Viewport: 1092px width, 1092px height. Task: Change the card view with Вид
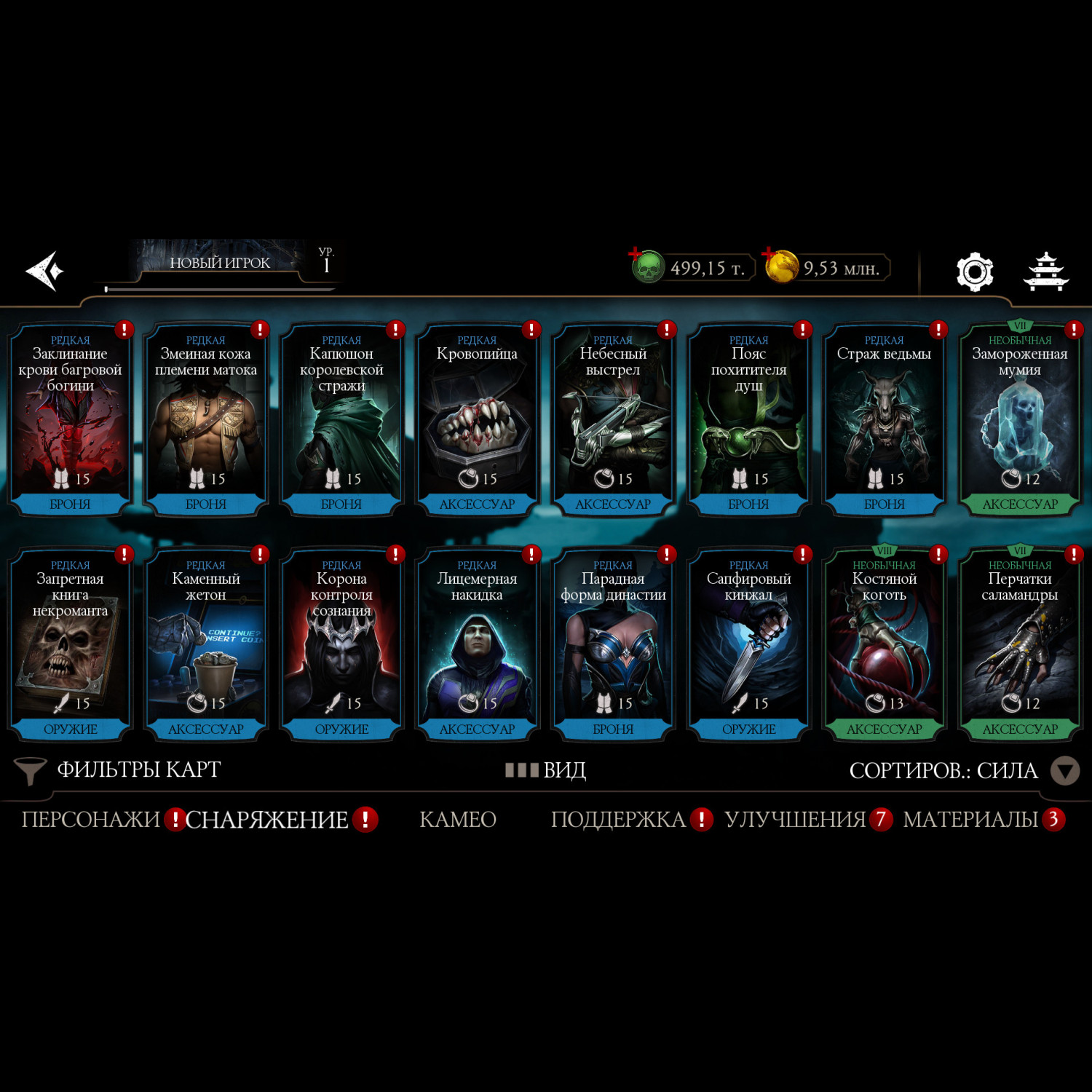(547, 770)
